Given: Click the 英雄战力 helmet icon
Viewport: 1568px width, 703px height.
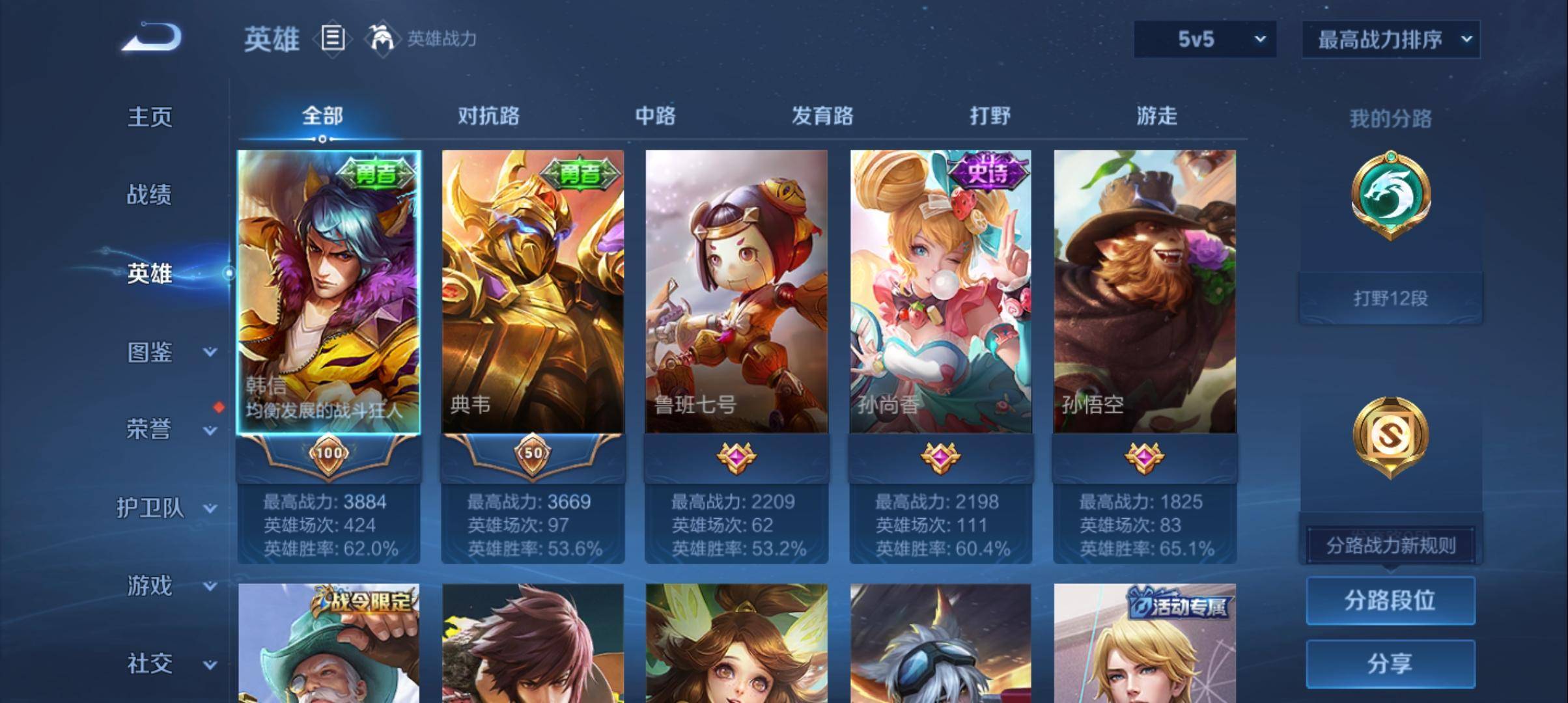Looking at the screenshot, I should tap(383, 38).
